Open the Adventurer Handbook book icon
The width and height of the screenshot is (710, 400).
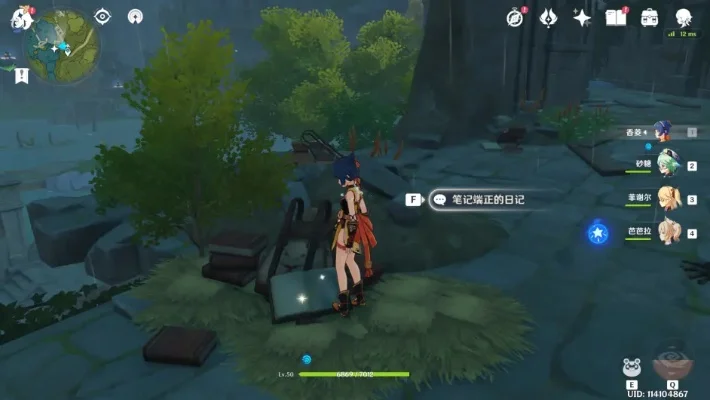pos(615,17)
